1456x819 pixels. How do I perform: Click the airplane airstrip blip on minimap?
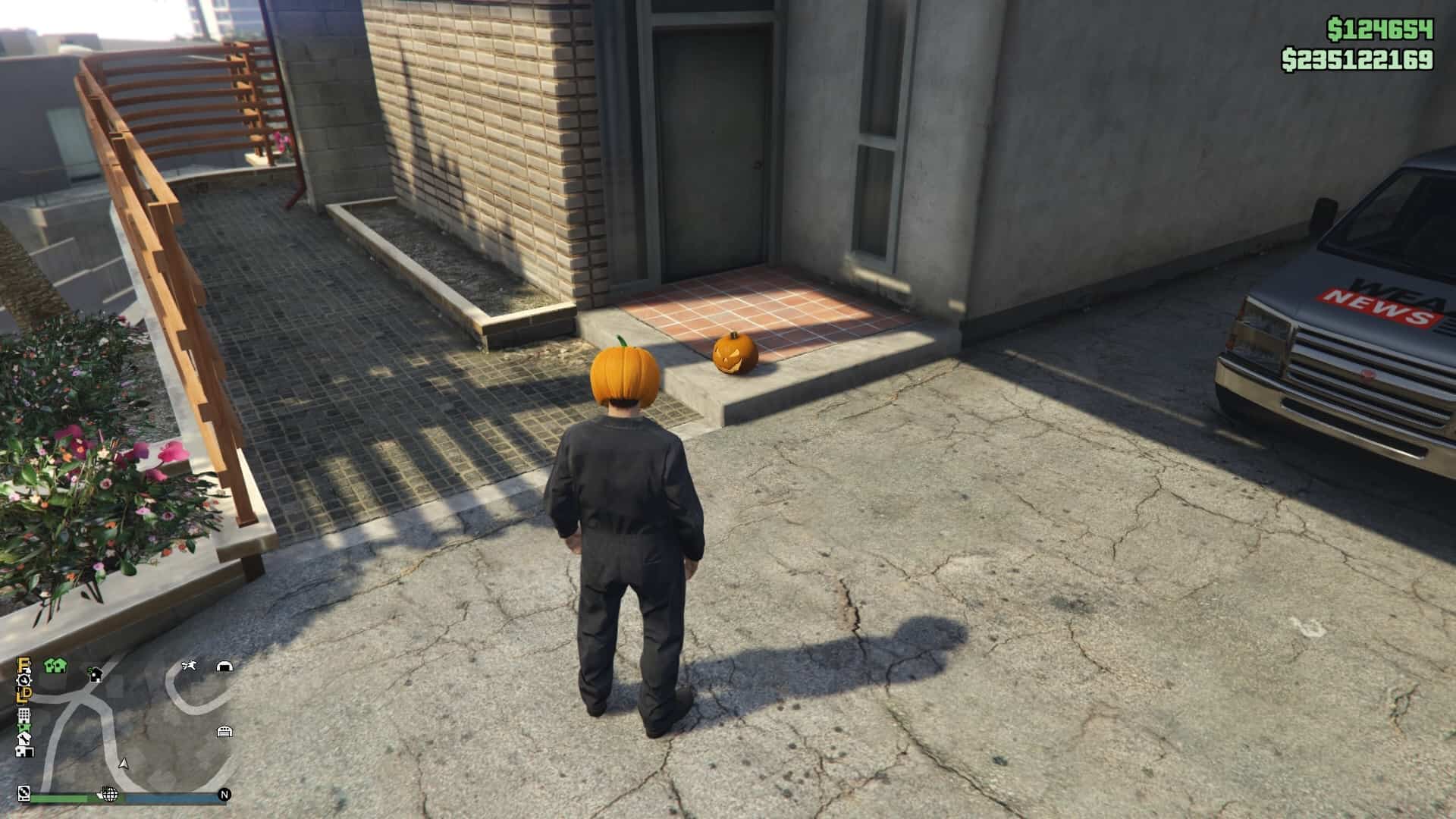pos(190,665)
